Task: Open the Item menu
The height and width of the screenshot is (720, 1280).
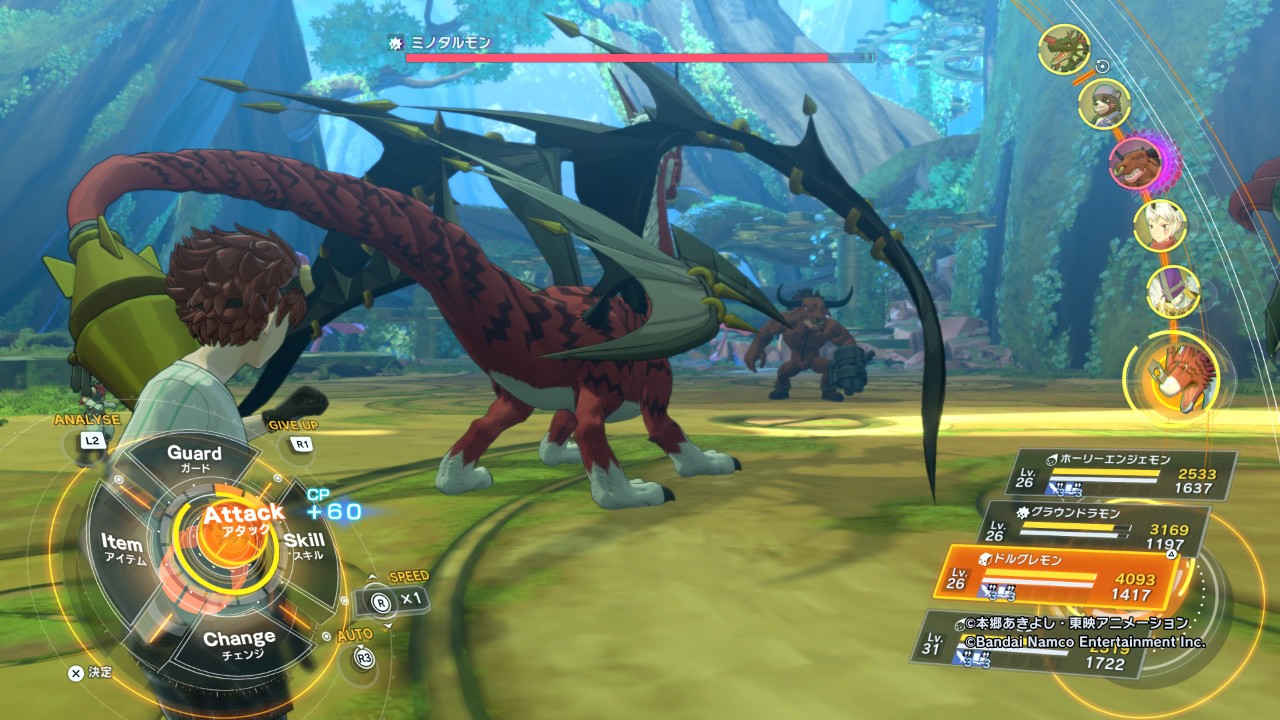Action: 123,550
